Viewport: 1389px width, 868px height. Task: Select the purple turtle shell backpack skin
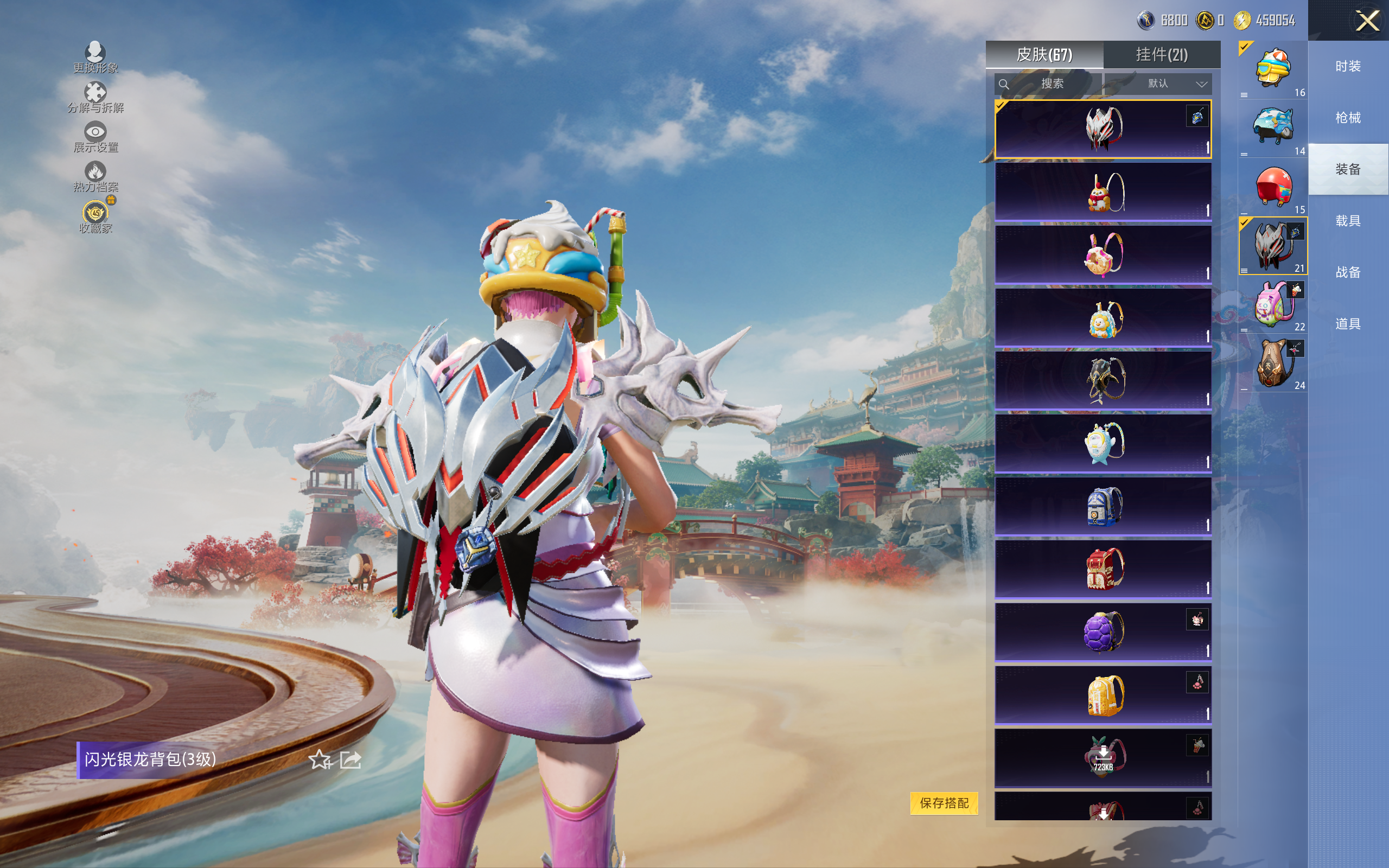1103,631
